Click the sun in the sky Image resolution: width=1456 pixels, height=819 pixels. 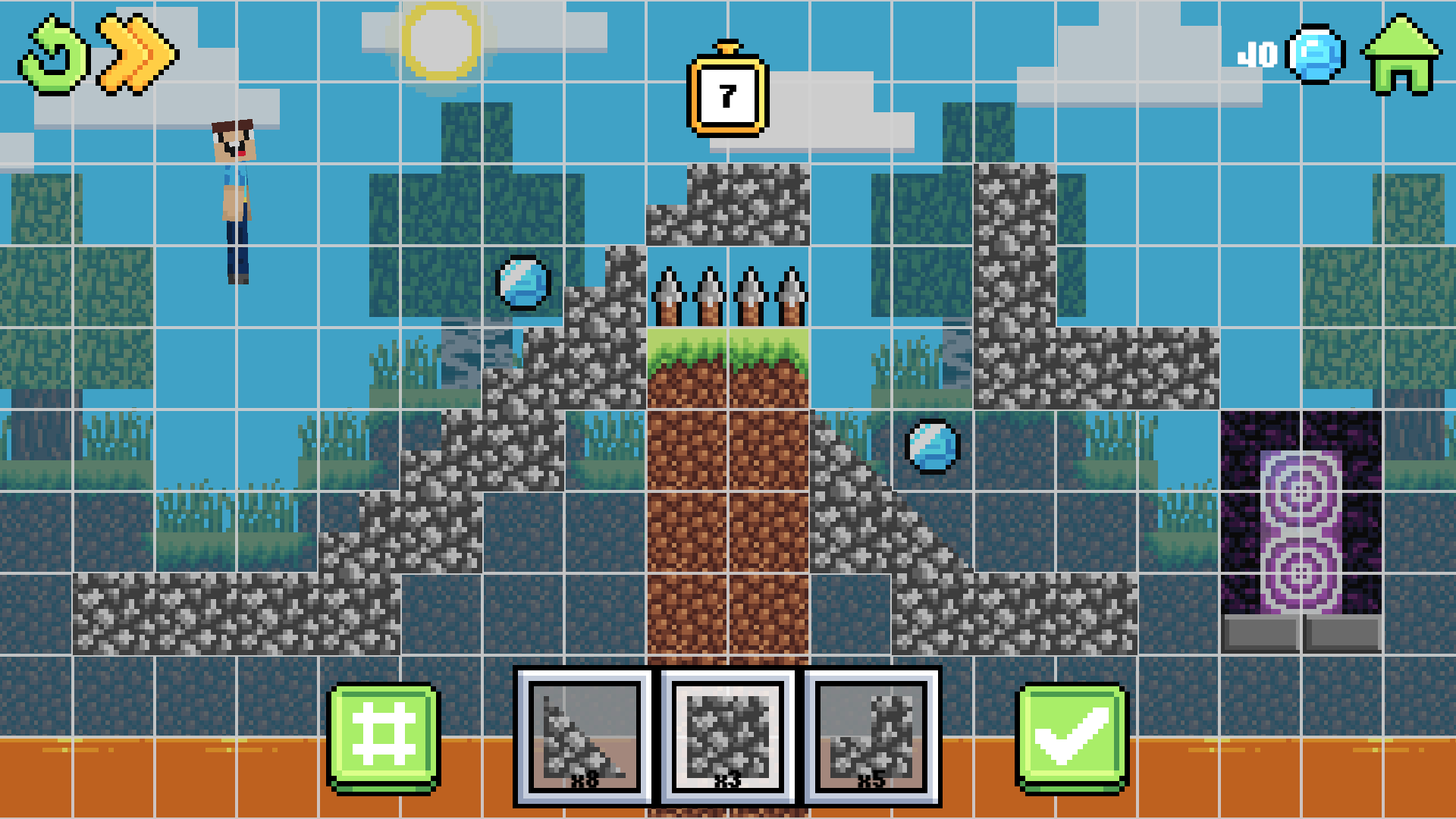click(x=442, y=43)
